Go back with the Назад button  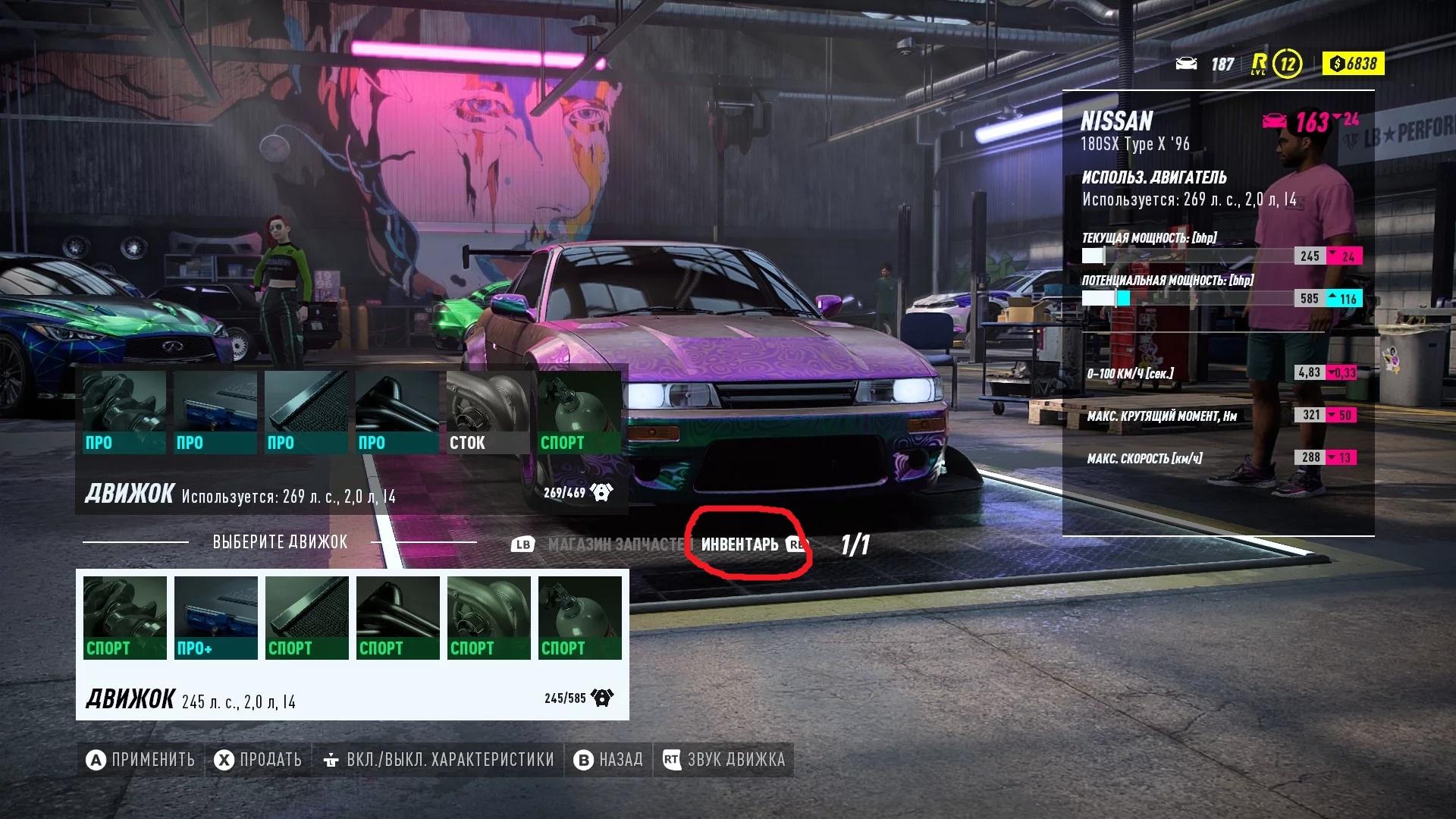click(x=609, y=760)
